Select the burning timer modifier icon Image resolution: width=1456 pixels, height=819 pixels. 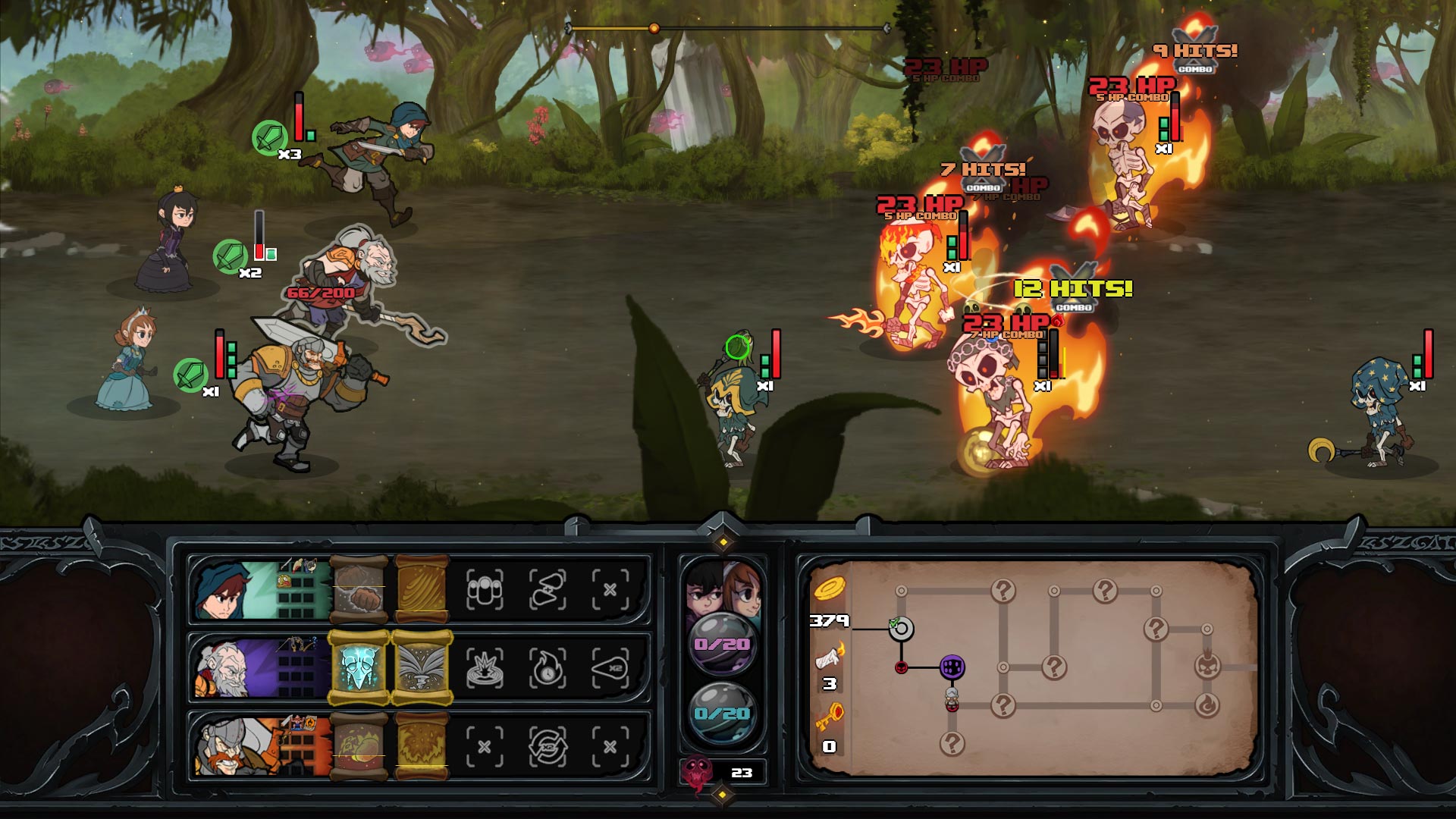click(x=548, y=667)
